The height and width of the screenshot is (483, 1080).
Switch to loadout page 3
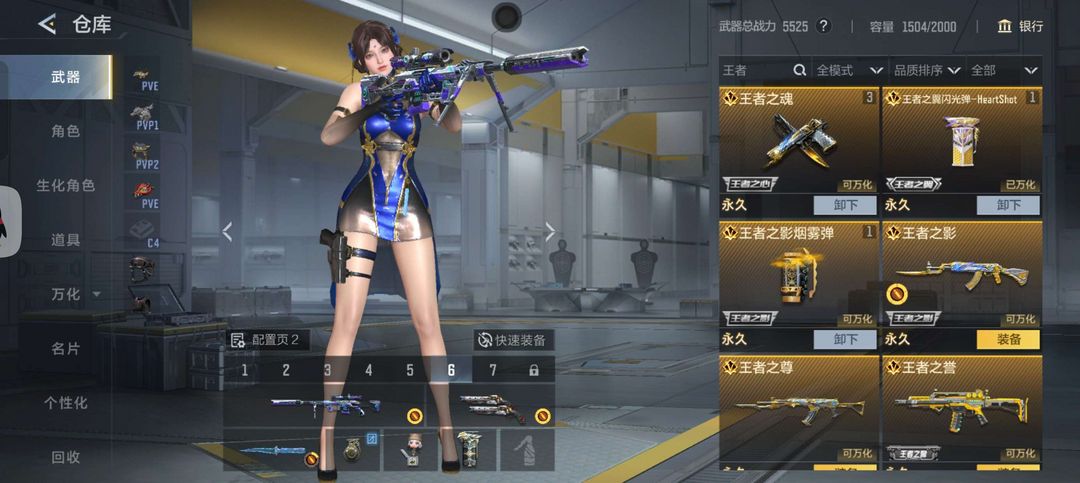pyautogui.click(x=327, y=371)
